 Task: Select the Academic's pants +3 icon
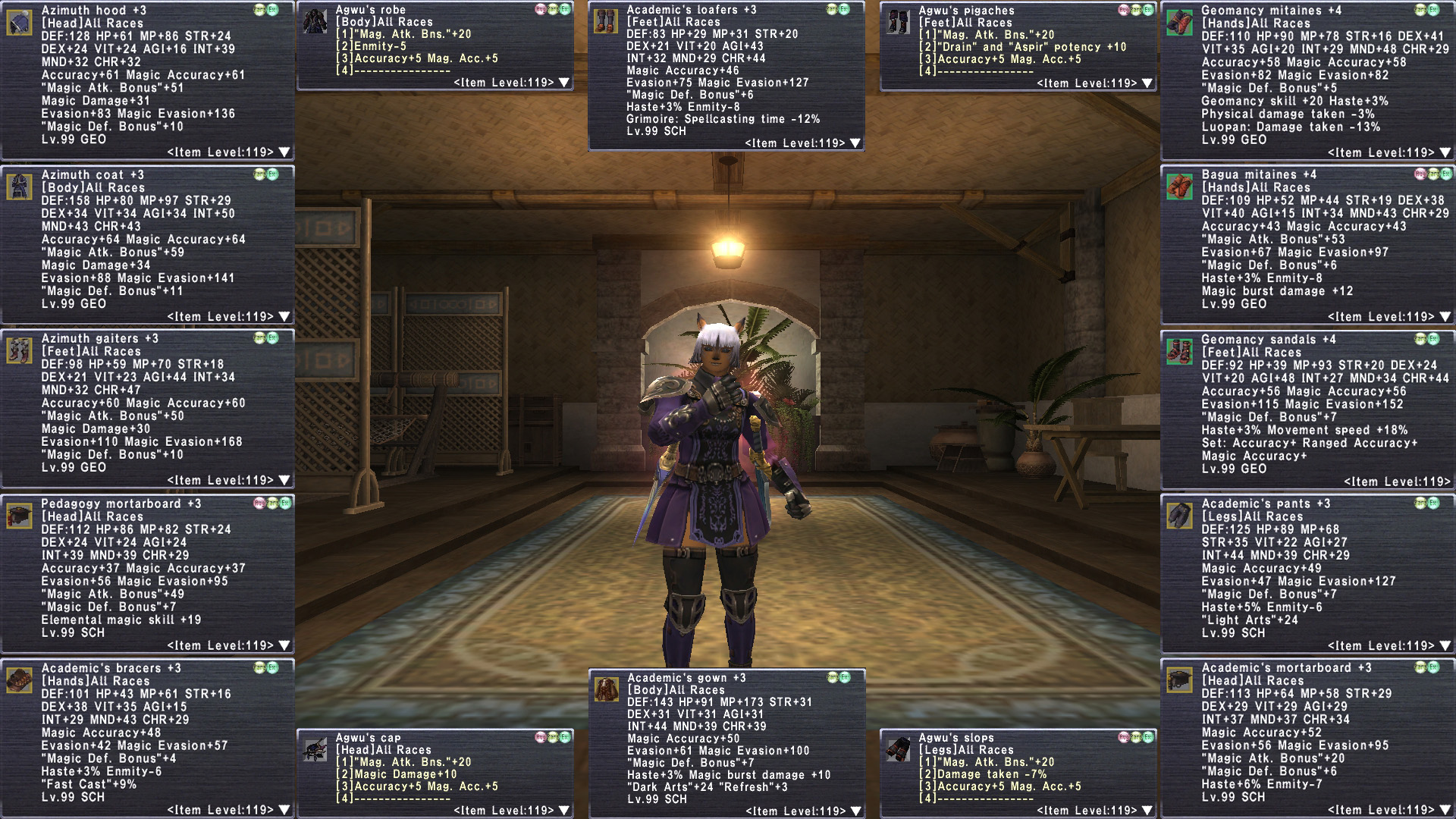(1179, 516)
